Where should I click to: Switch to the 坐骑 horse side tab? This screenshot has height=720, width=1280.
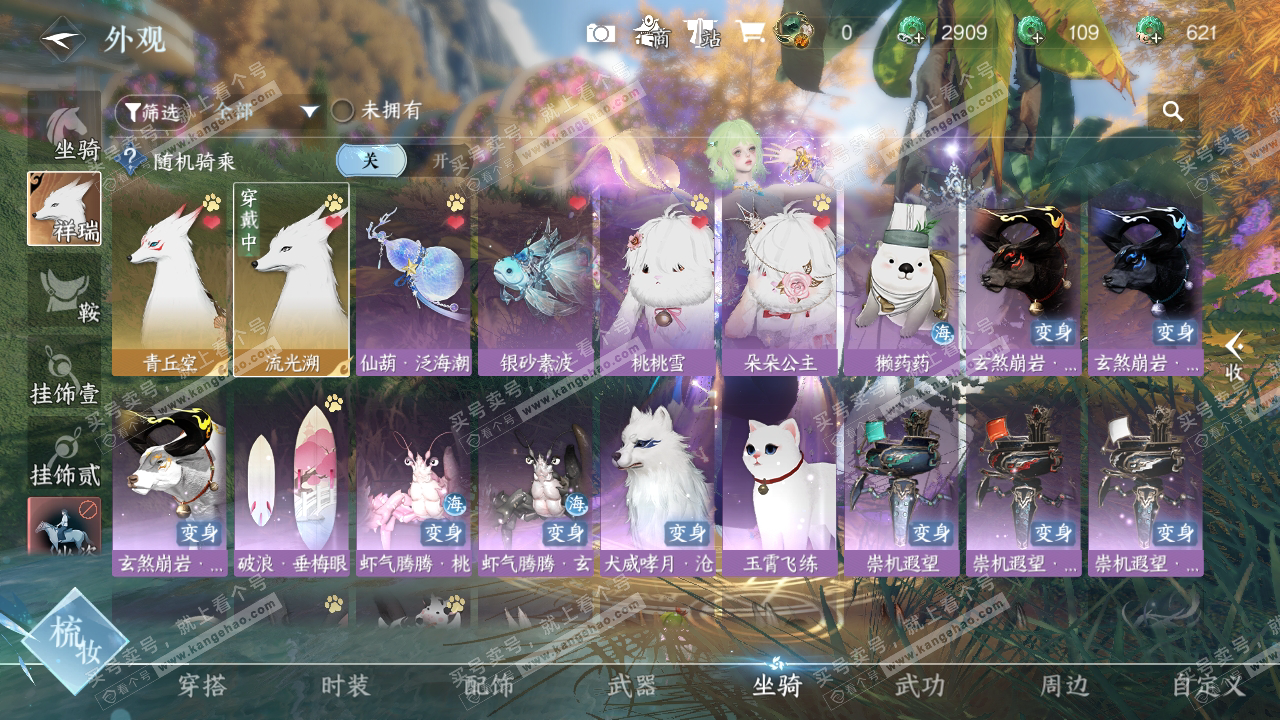point(64,130)
